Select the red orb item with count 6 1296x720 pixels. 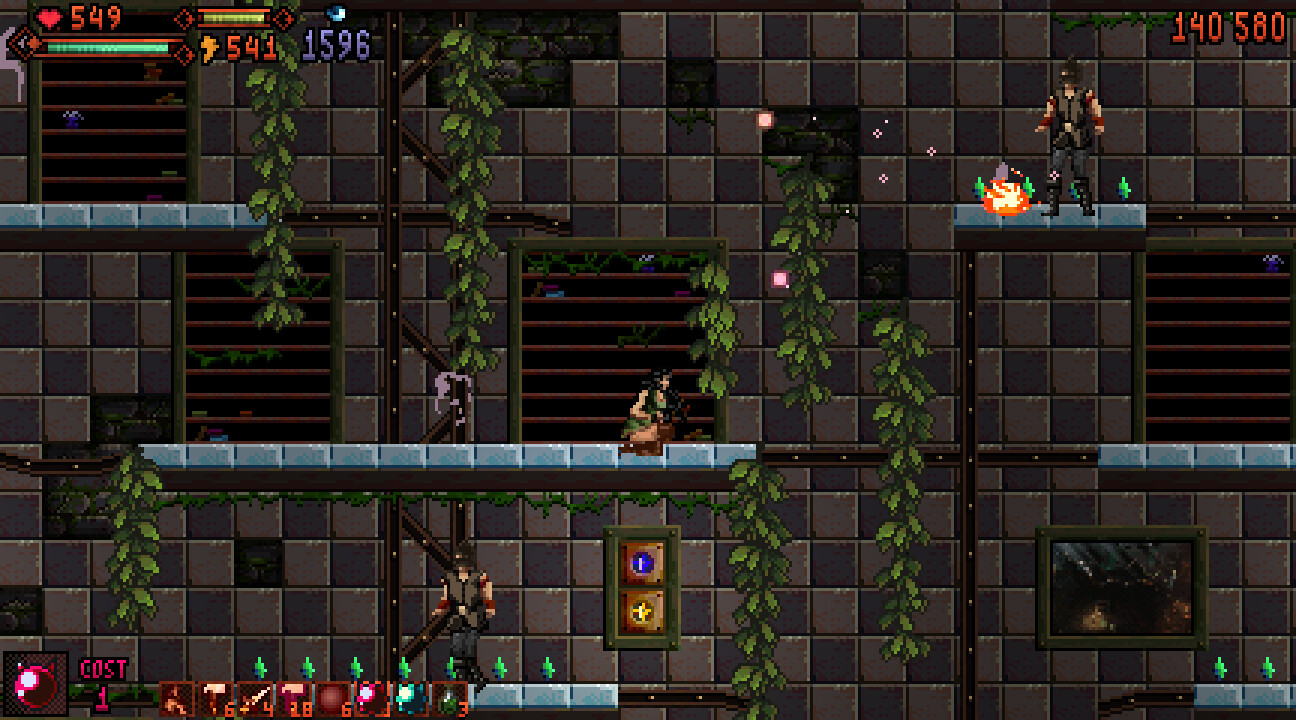tap(331, 697)
